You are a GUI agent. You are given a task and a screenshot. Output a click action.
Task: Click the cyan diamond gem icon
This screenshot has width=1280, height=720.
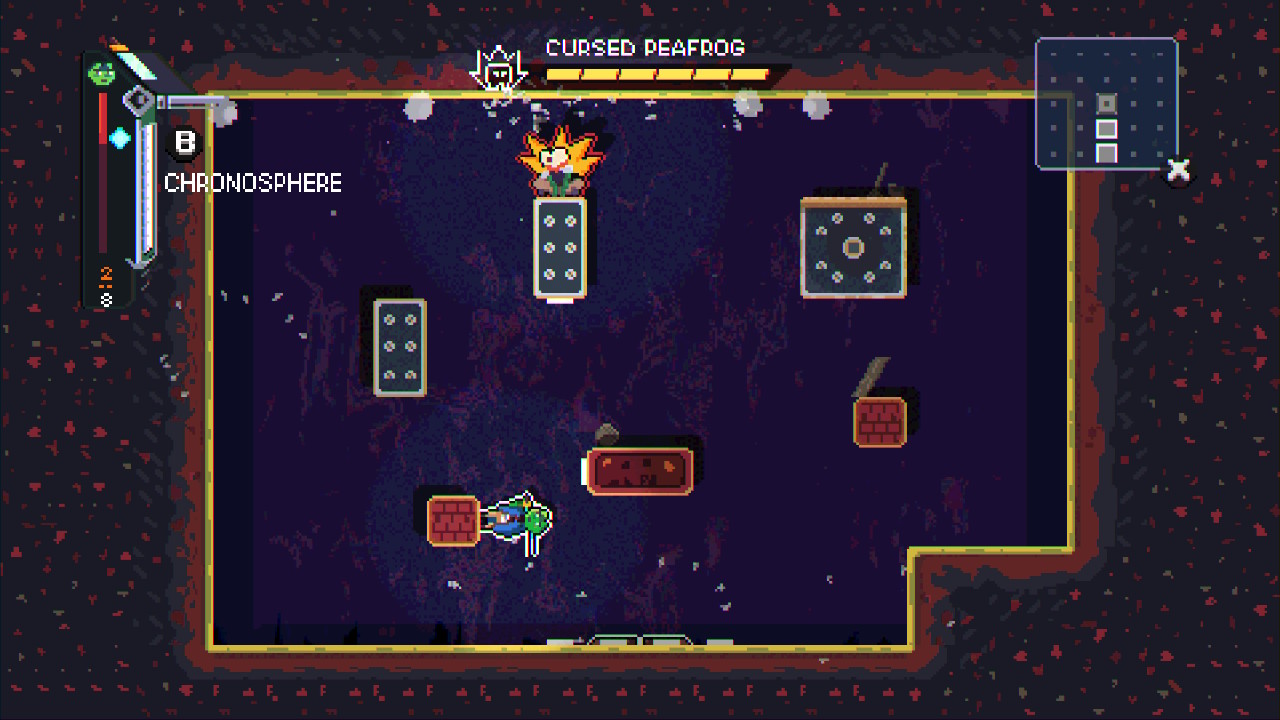click(121, 138)
